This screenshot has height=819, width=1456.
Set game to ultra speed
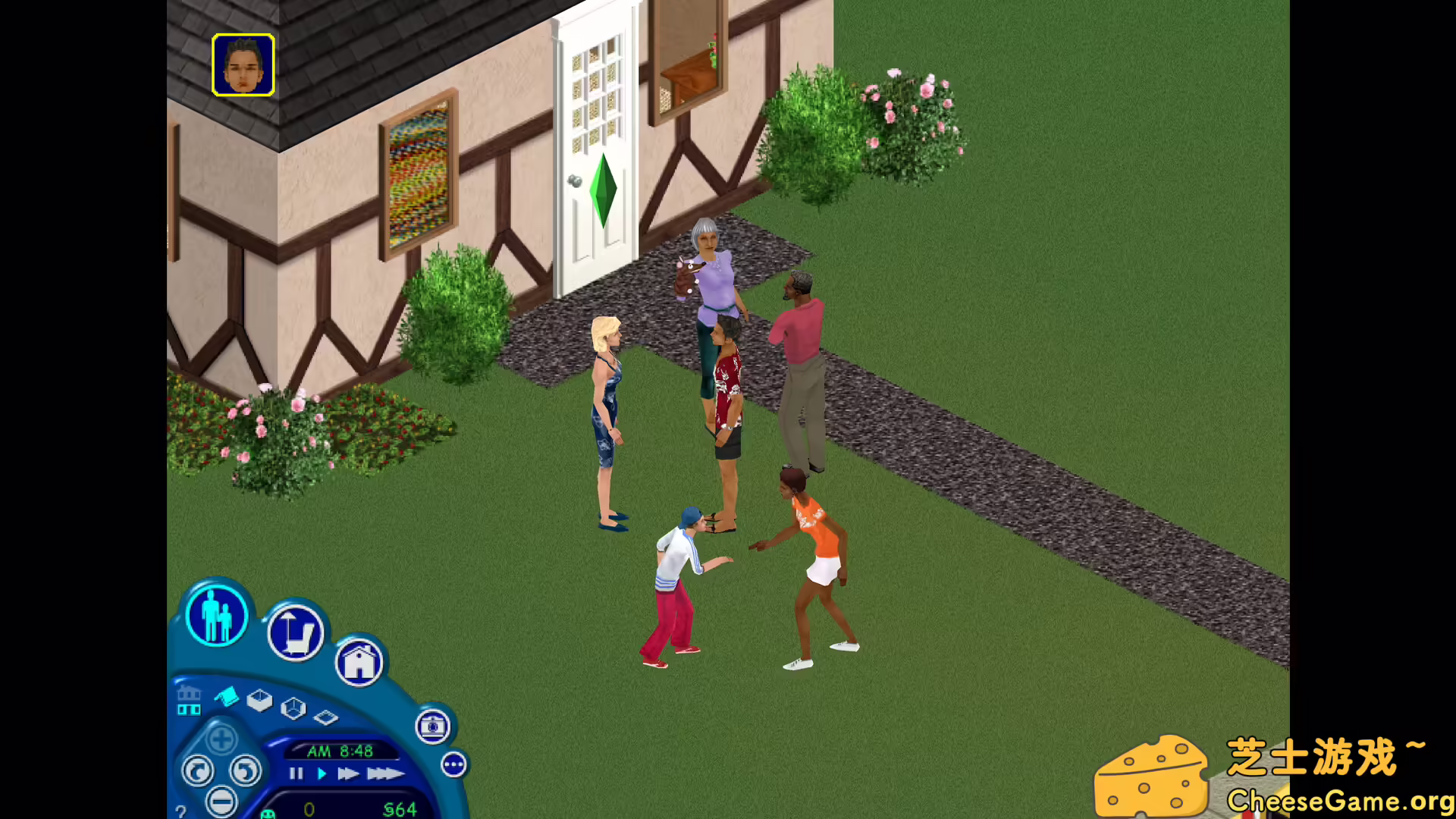click(x=384, y=774)
